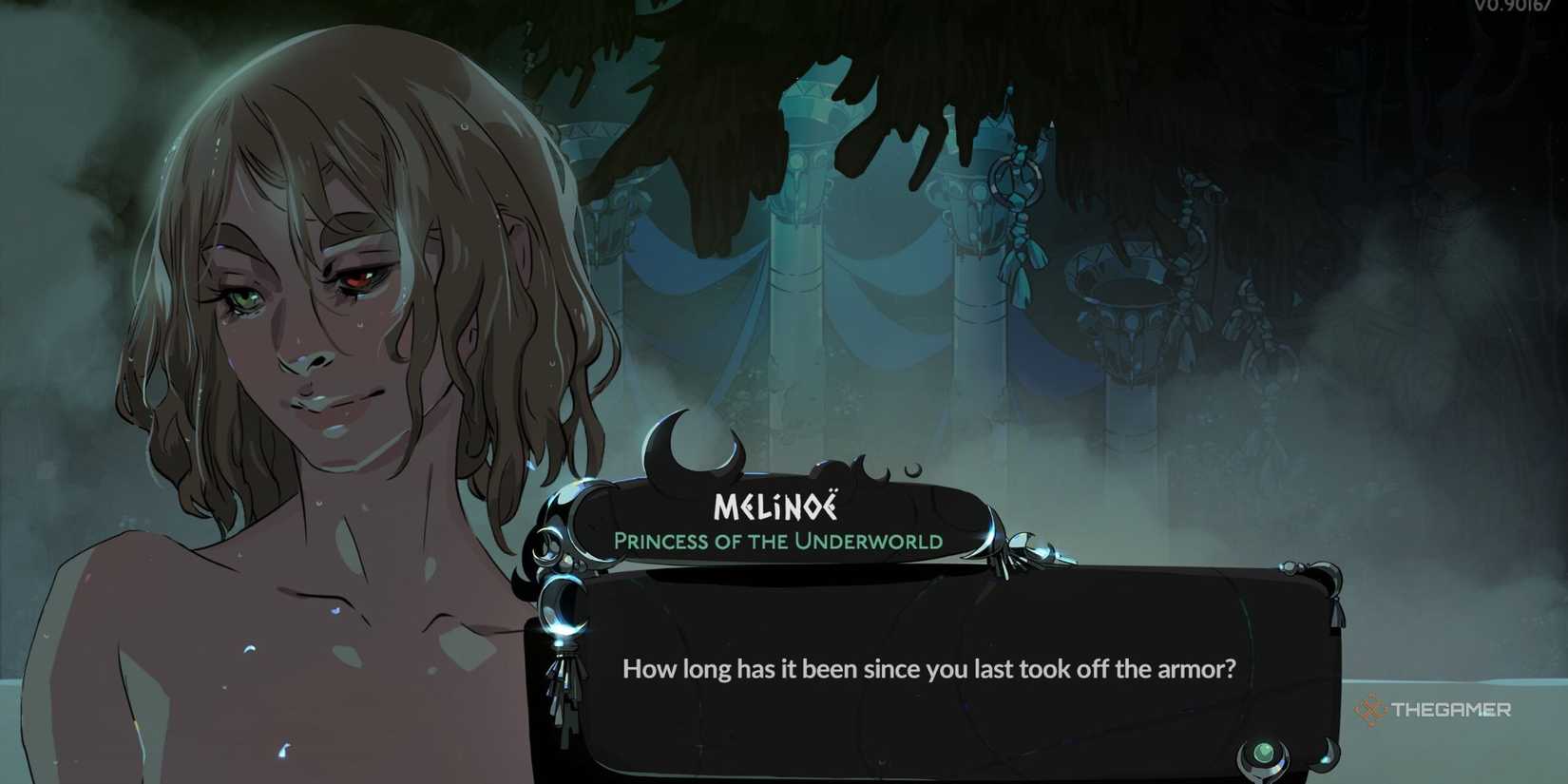1568x784 pixels.
Task: Click the small bubble ornament right of Melinoë's name
Action: (913, 470)
